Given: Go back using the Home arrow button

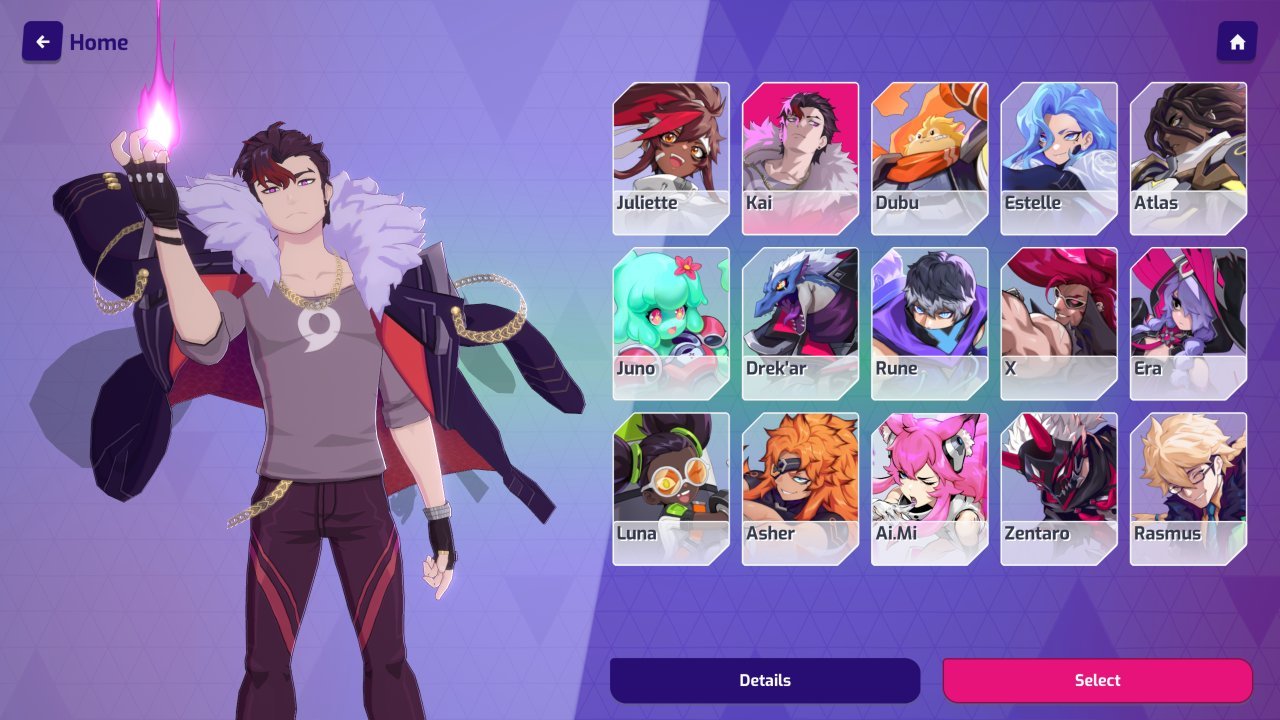Looking at the screenshot, I should point(42,42).
